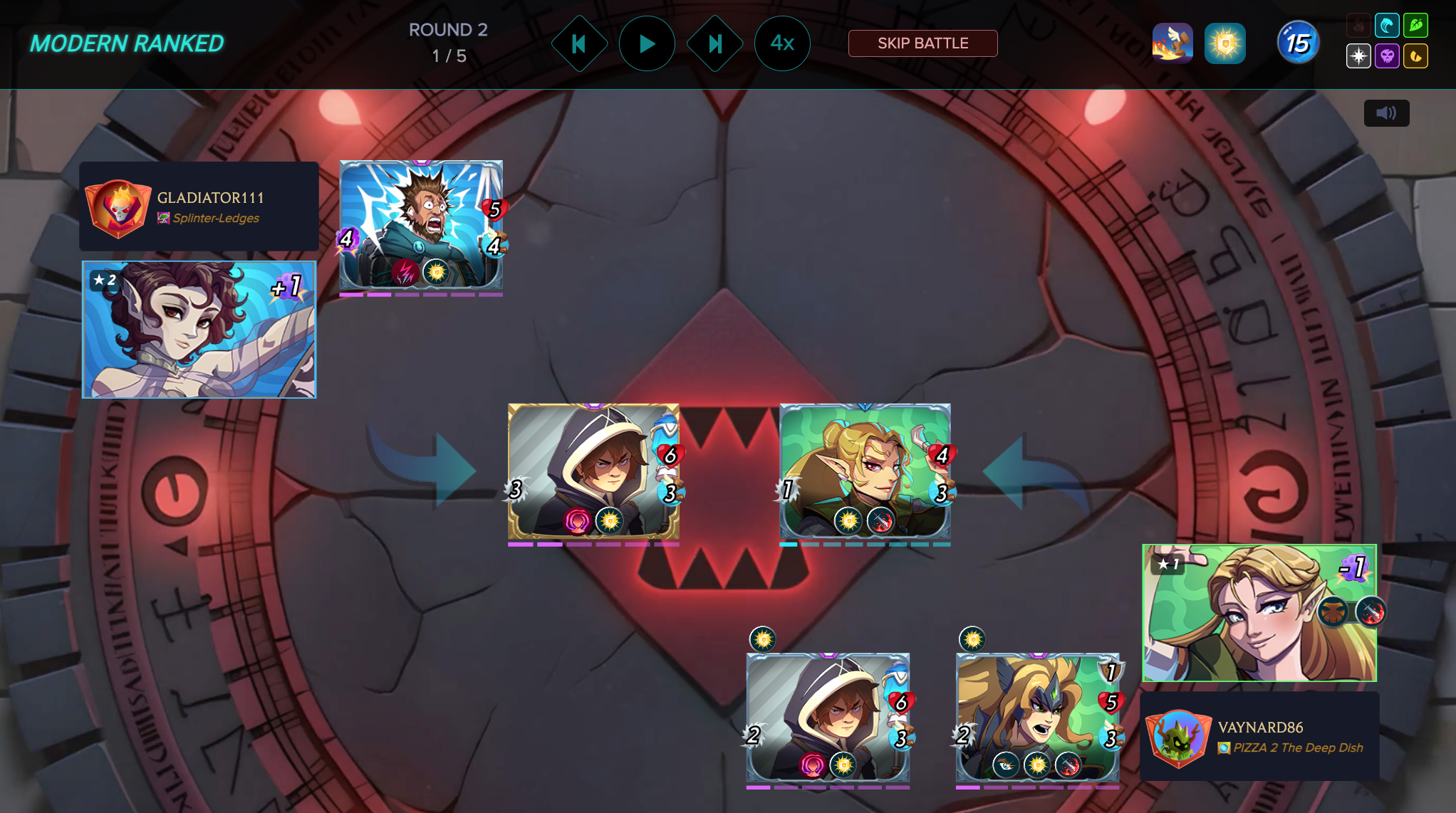Inspect the helmeted blonde warrior card
This screenshot has width=1456, height=813.
pyautogui.click(x=1037, y=718)
